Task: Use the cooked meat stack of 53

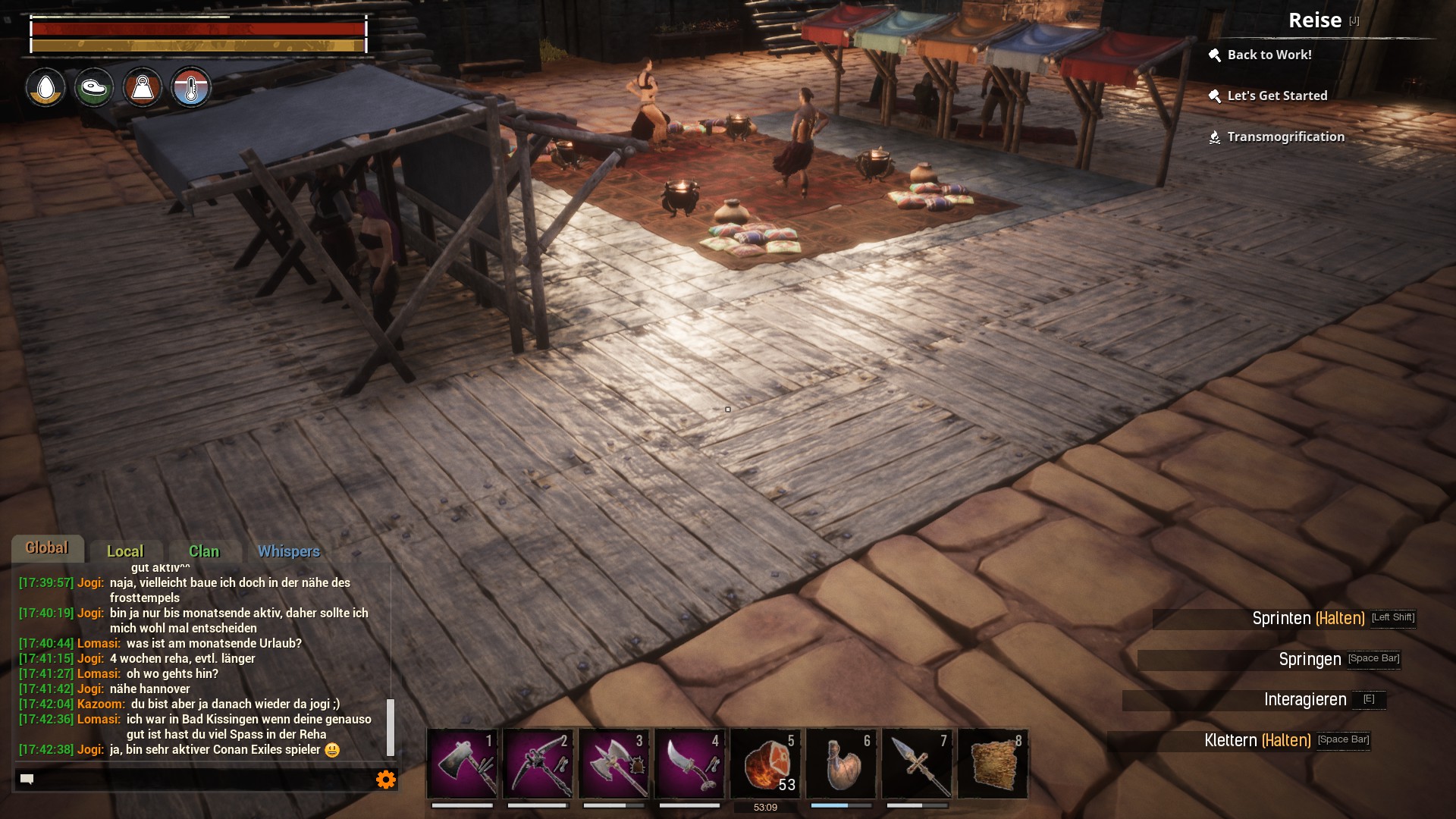Action: pos(766,764)
